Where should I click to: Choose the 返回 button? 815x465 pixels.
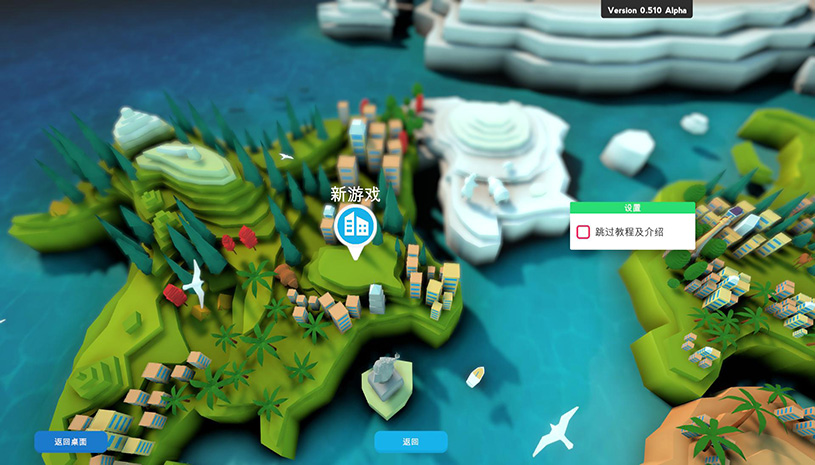click(411, 441)
